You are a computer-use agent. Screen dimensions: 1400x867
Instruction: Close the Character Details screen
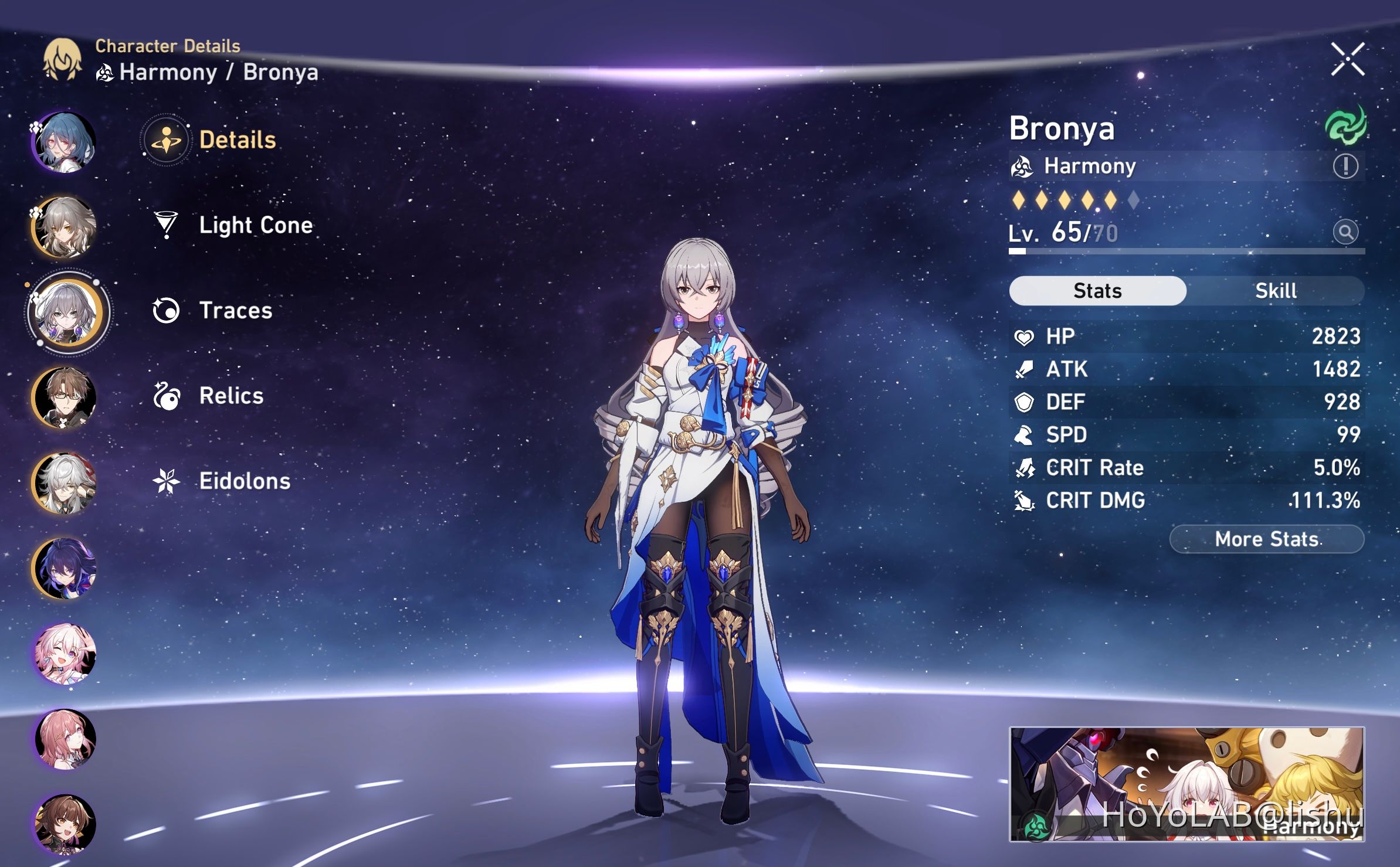click(x=1347, y=59)
